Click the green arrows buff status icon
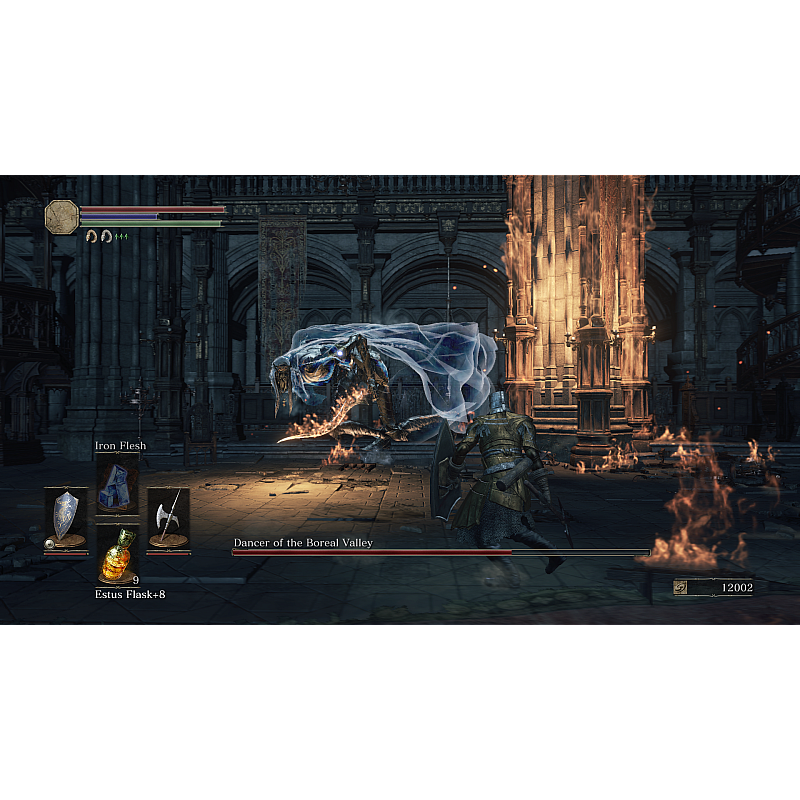Screen dimensions: 800x800 pyautogui.click(x=122, y=236)
